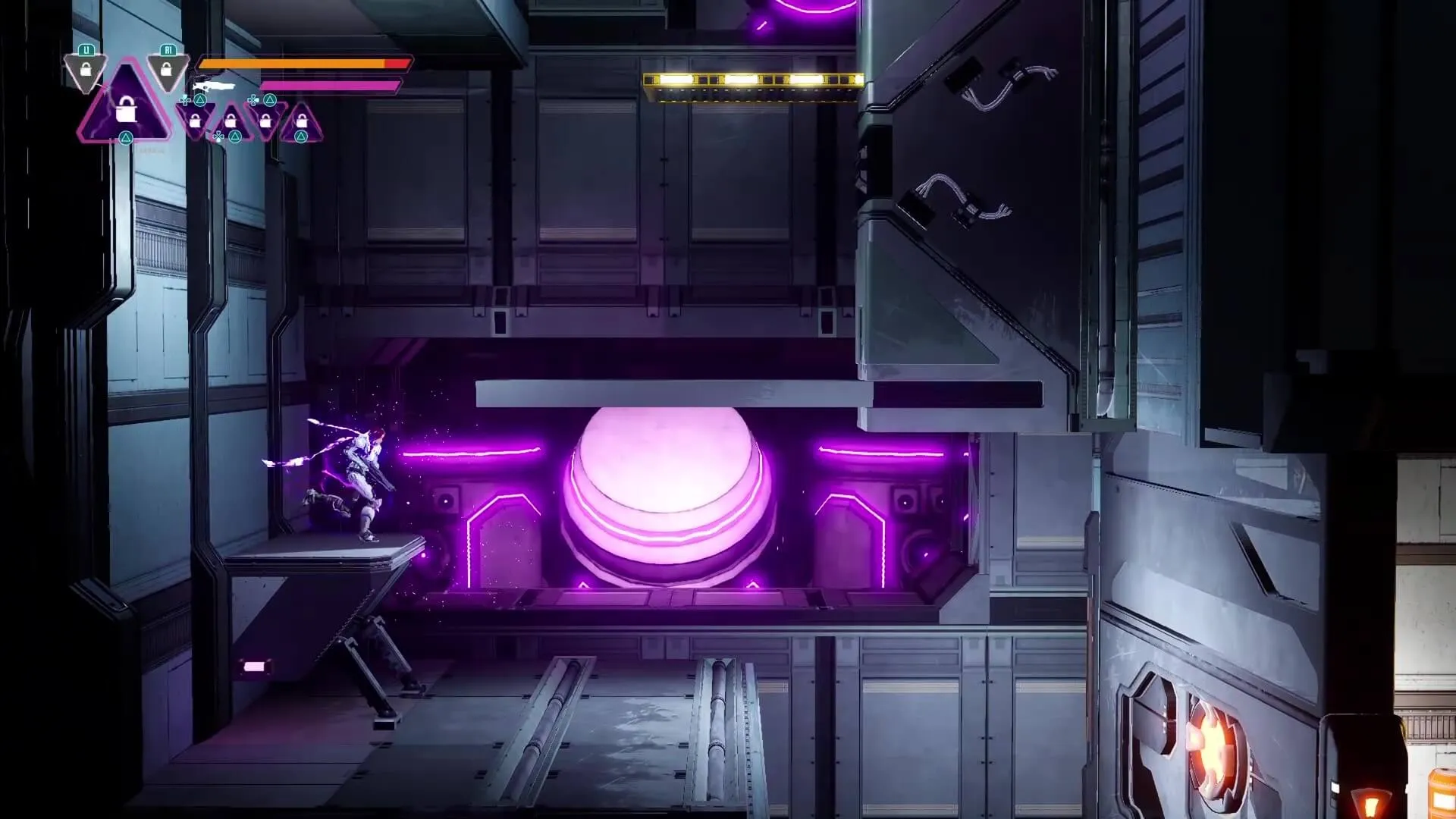Click the large purple locked ability triangle
Image resolution: width=1456 pixels, height=819 pixels.
(126, 108)
